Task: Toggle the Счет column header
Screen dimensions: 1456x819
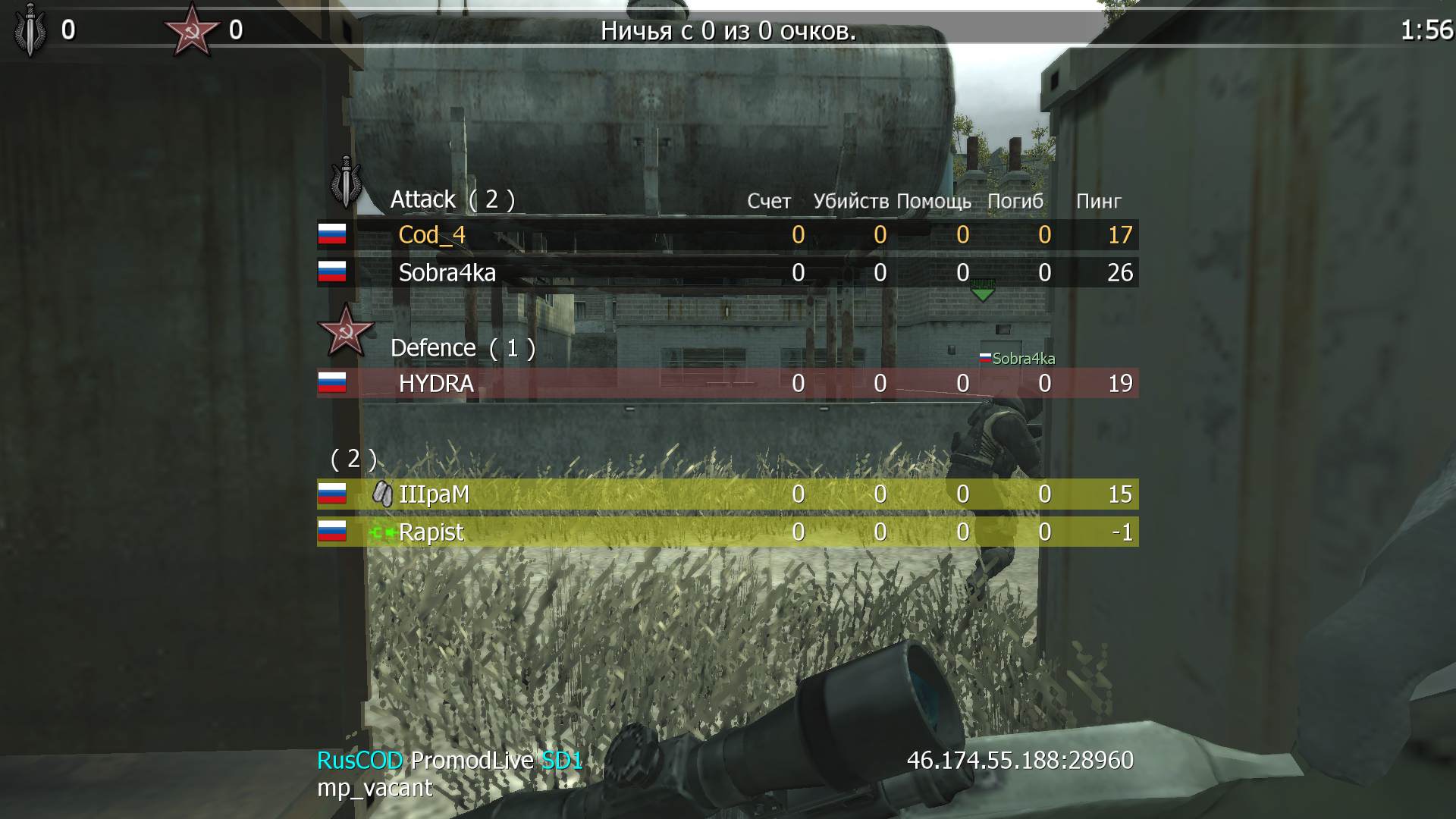Action: click(767, 201)
